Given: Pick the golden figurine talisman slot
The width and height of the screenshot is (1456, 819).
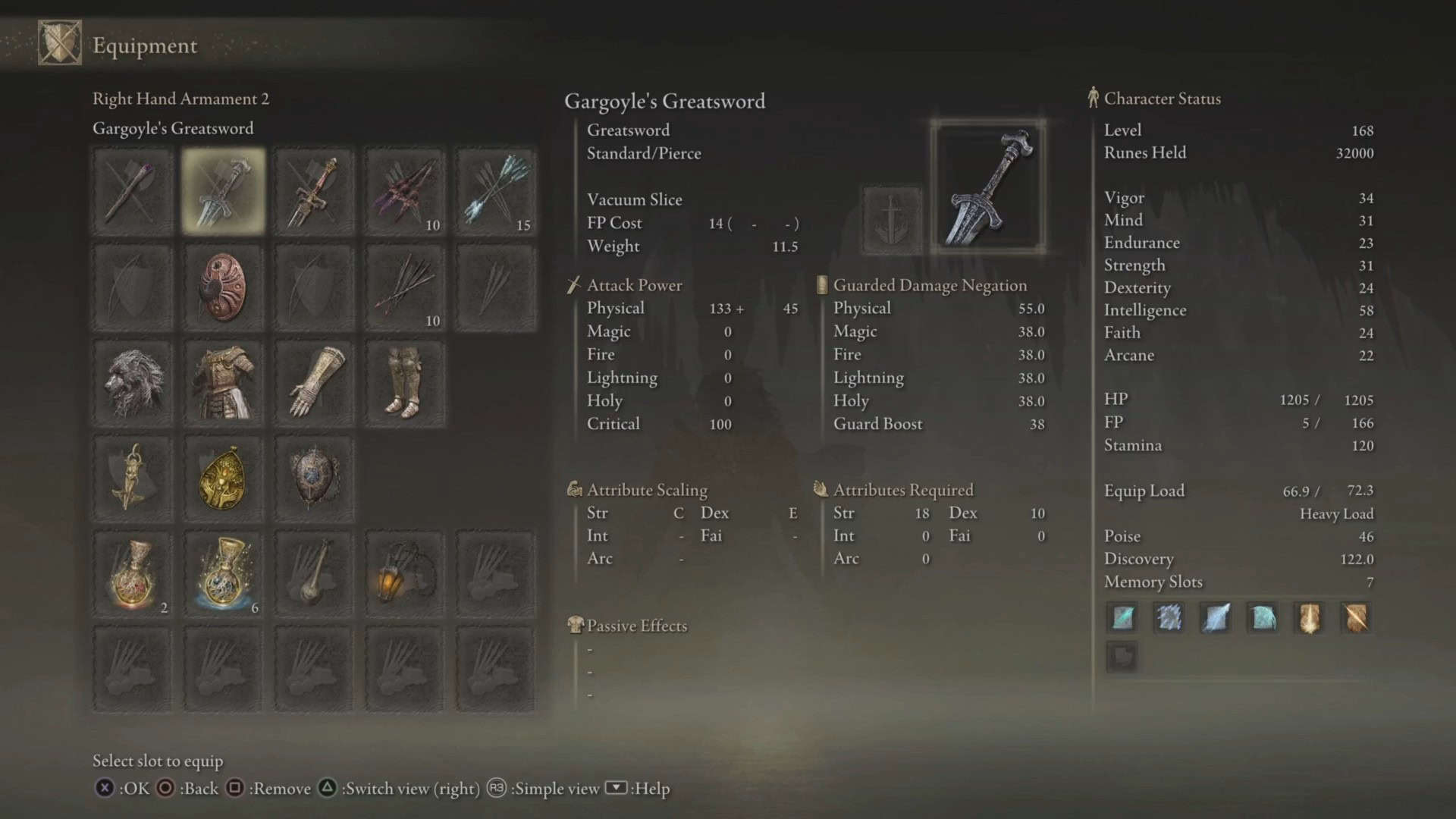Looking at the screenshot, I should (133, 479).
